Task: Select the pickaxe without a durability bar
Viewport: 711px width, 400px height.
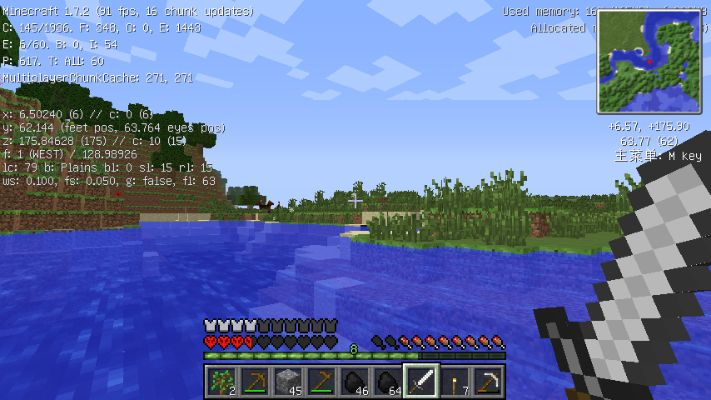Action: coord(488,381)
